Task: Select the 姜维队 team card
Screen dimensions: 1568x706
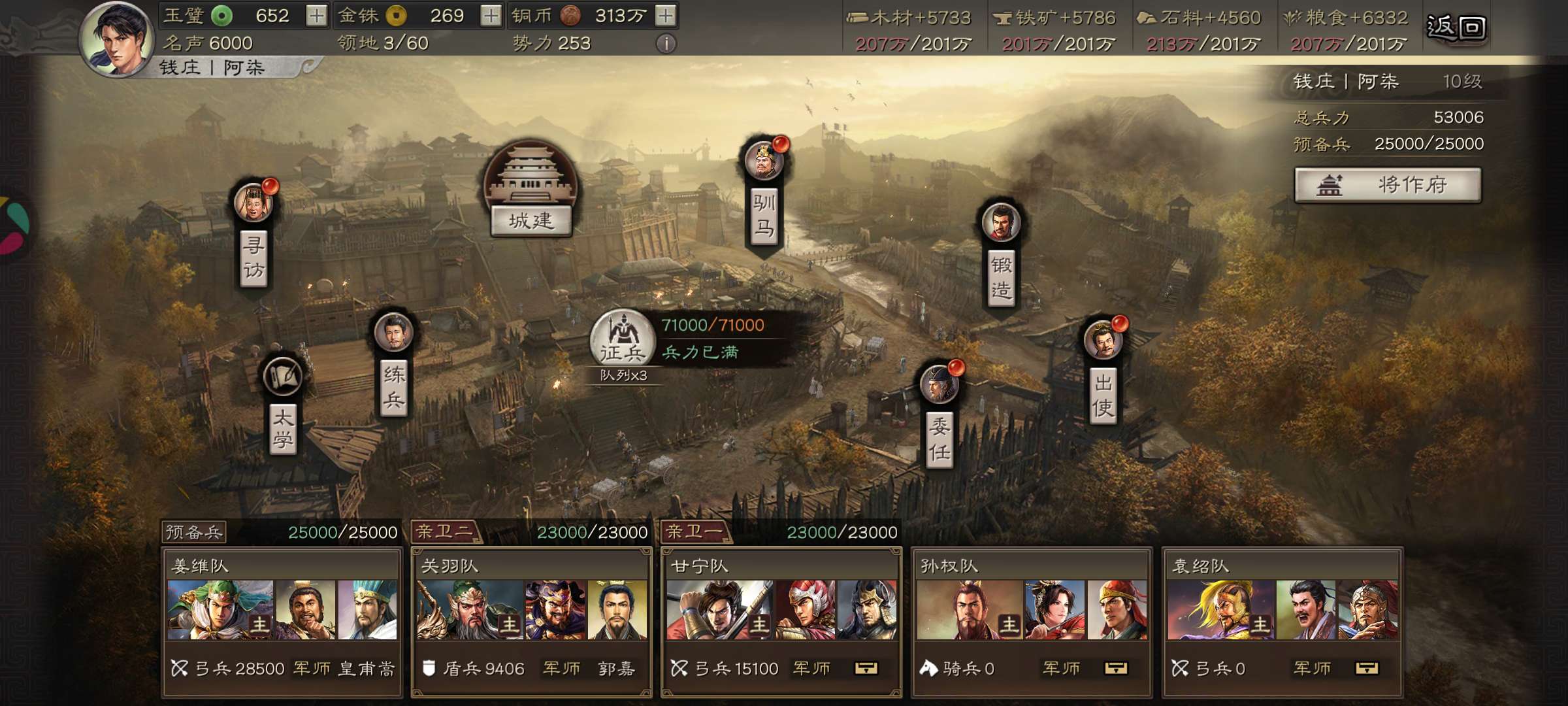Action: click(282, 621)
